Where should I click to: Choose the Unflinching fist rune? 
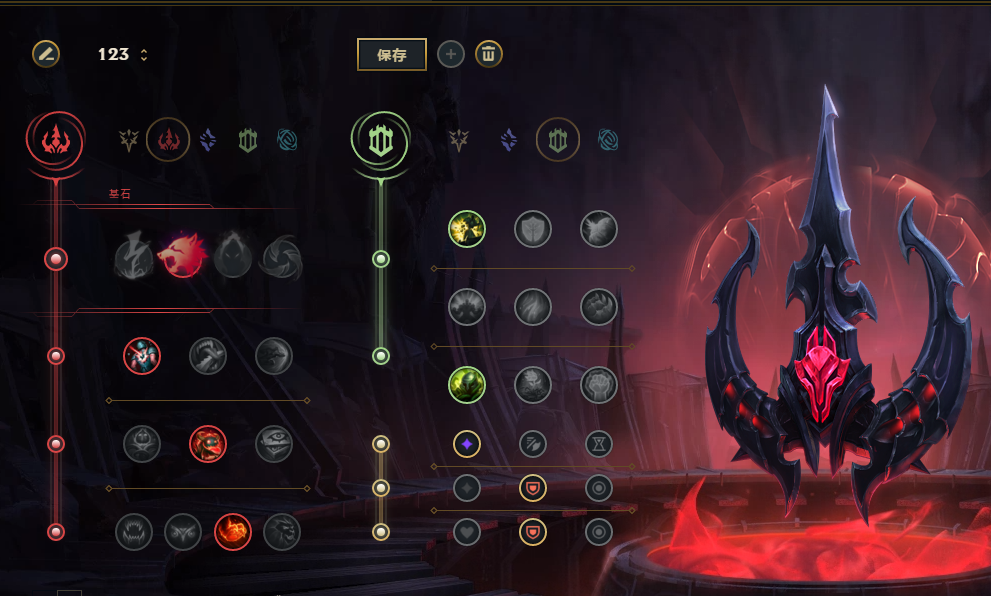tap(599, 384)
